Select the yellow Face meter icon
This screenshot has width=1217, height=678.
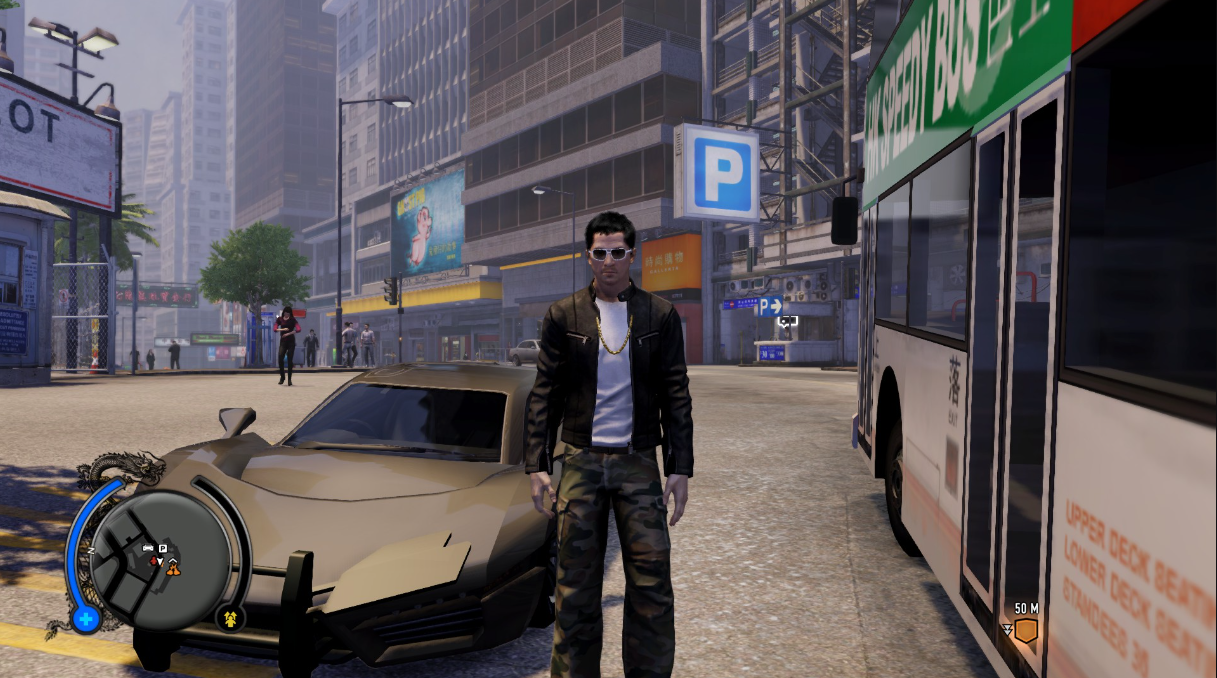click(x=231, y=617)
